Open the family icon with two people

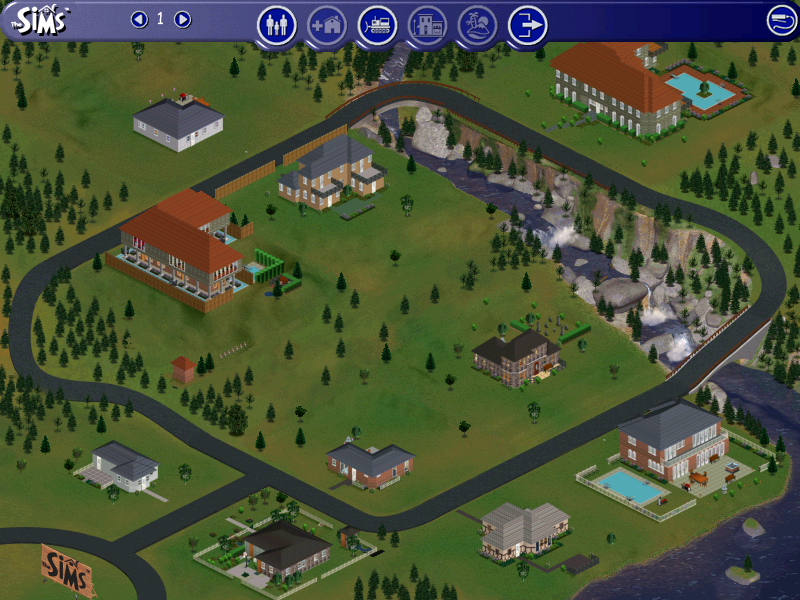tap(277, 25)
